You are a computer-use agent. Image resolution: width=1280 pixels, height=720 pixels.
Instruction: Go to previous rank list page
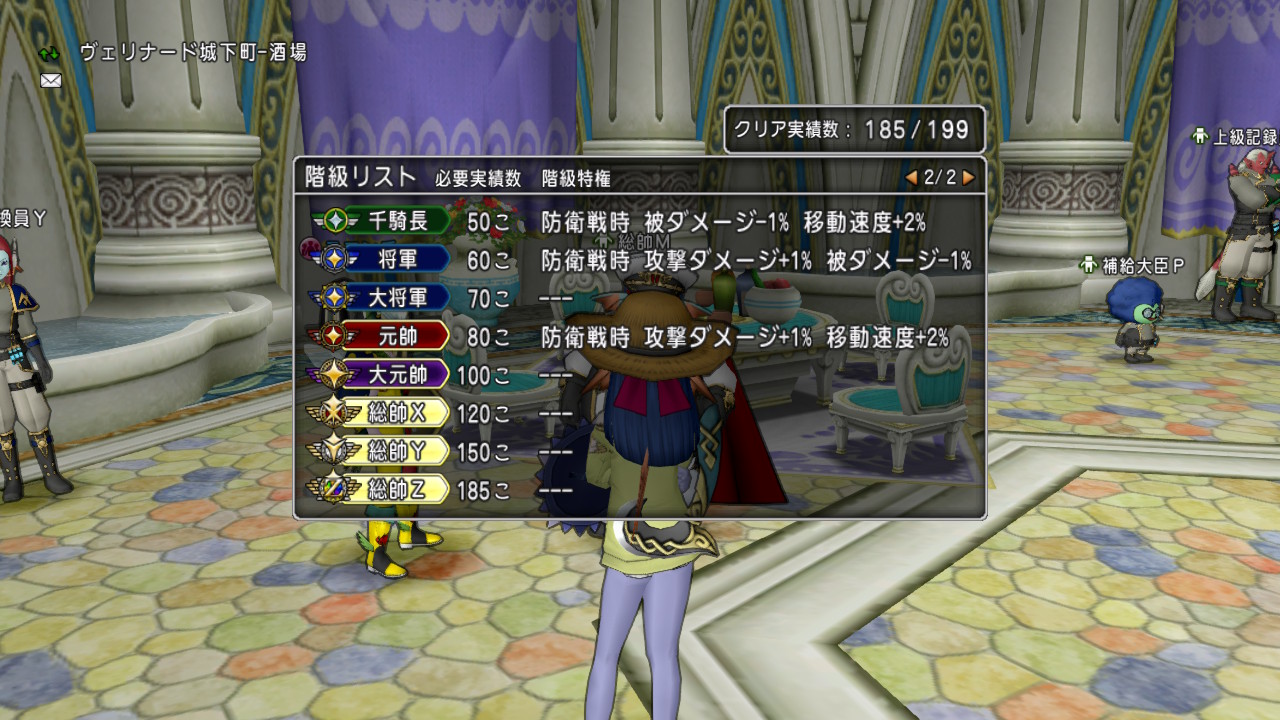click(x=911, y=178)
